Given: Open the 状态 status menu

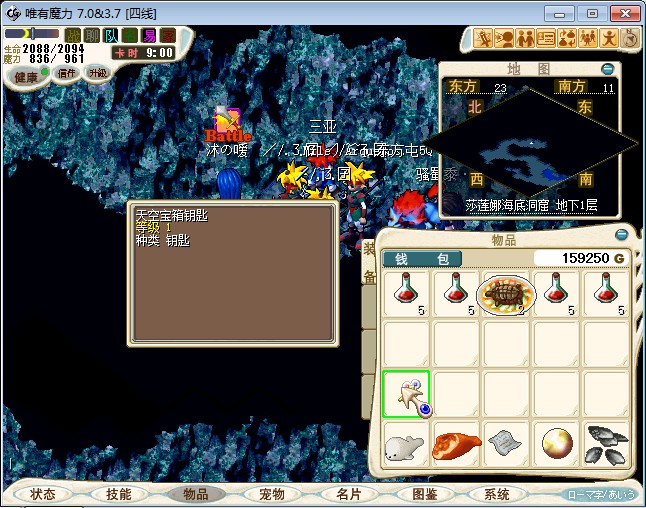Looking at the screenshot, I should [43, 494].
